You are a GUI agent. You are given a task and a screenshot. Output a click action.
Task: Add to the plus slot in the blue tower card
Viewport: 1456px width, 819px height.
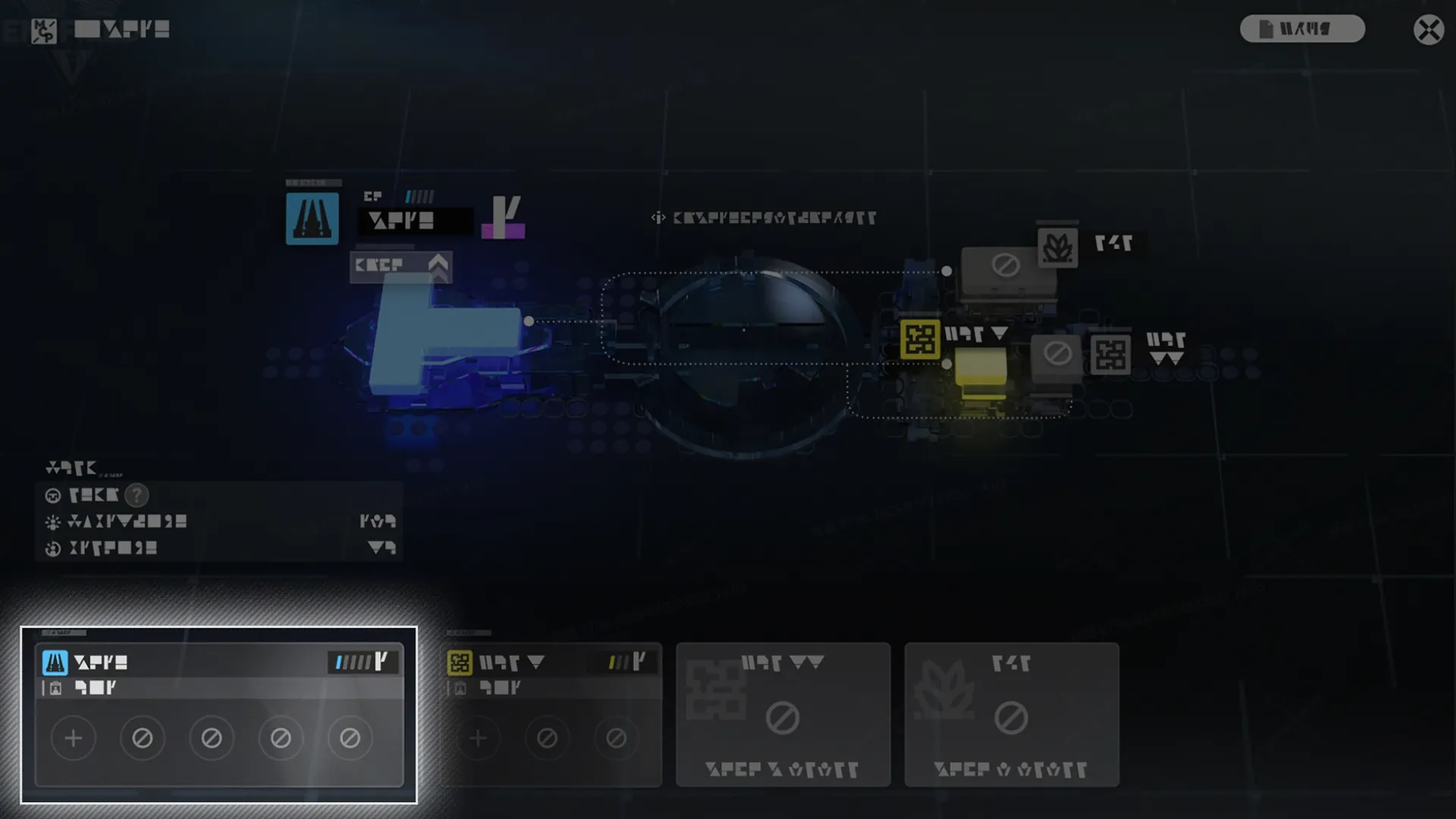(74, 738)
